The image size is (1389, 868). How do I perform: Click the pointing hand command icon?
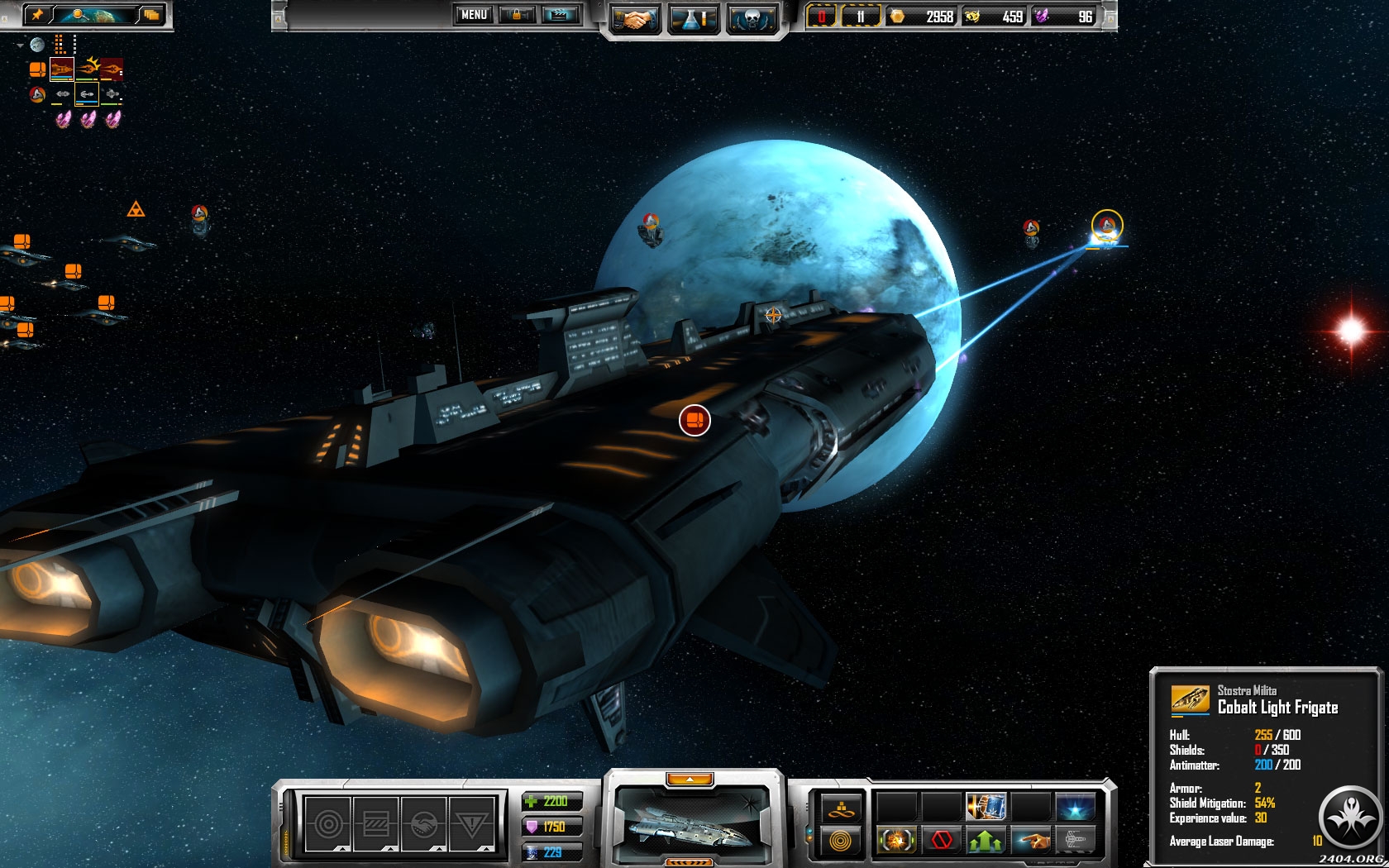(1031, 841)
